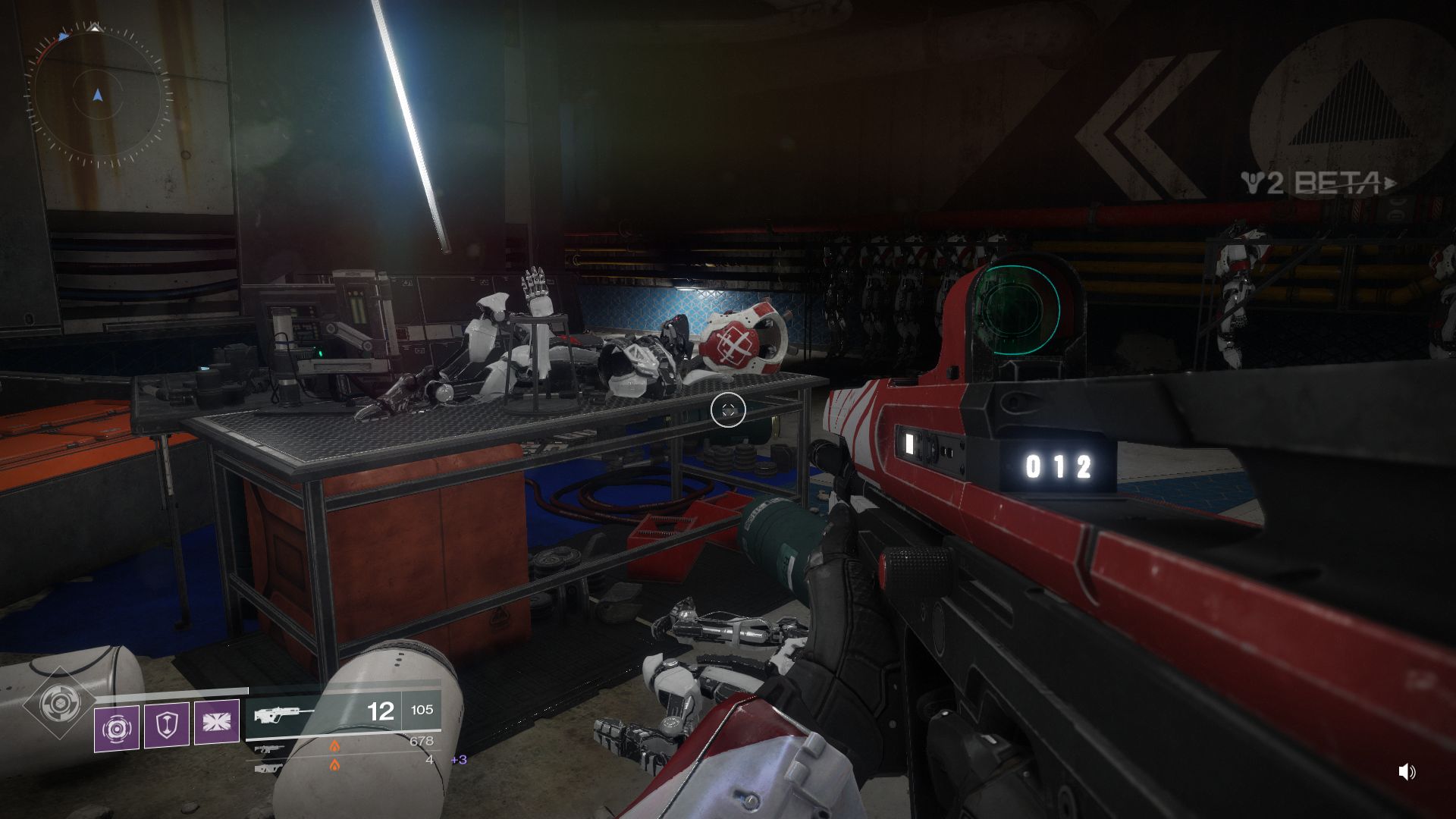This screenshot has height=819, width=1456.
Task: Toggle the speaker volume icon
Action: point(1407,772)
